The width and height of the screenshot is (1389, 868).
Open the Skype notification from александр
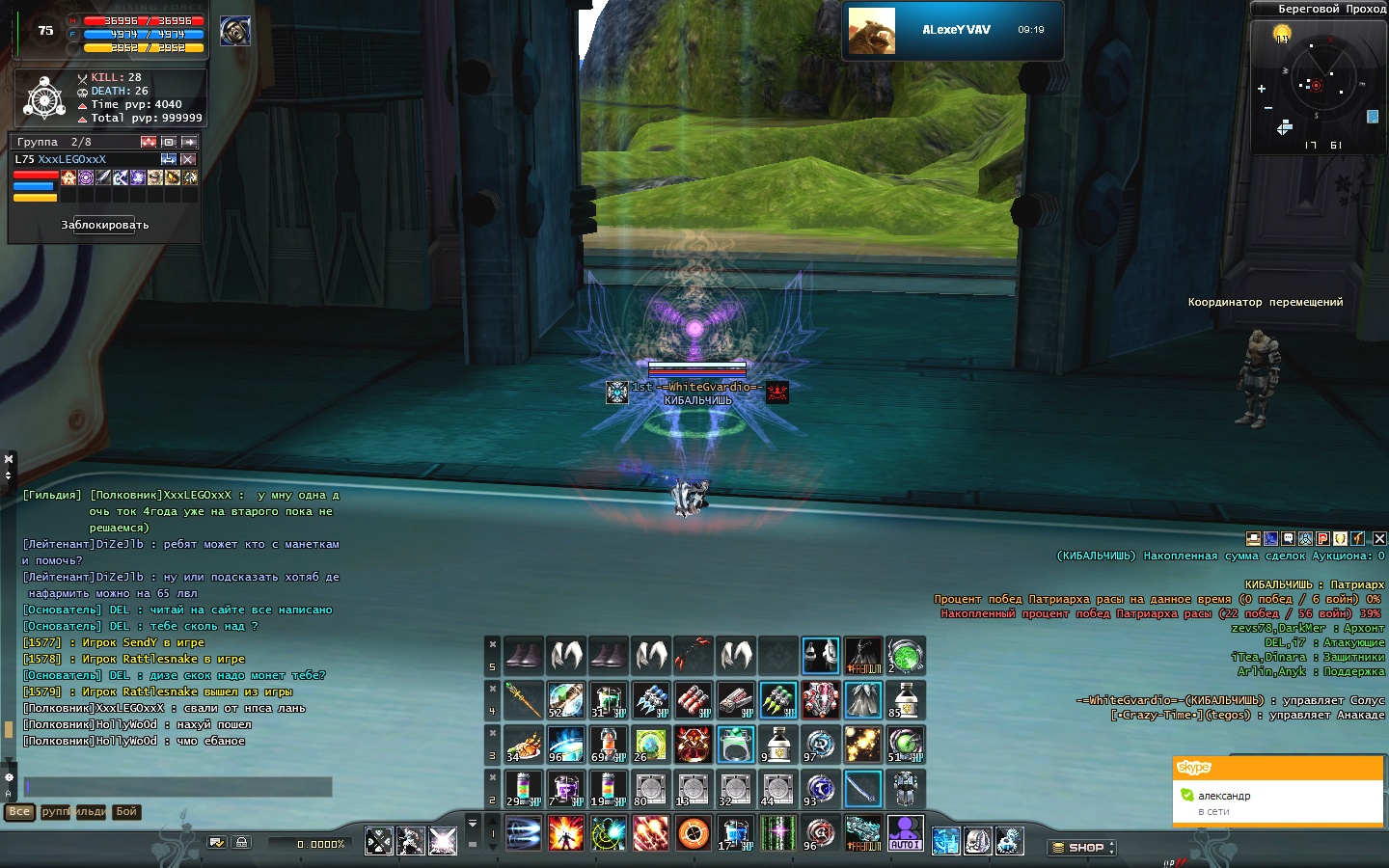pos(1277,802)
